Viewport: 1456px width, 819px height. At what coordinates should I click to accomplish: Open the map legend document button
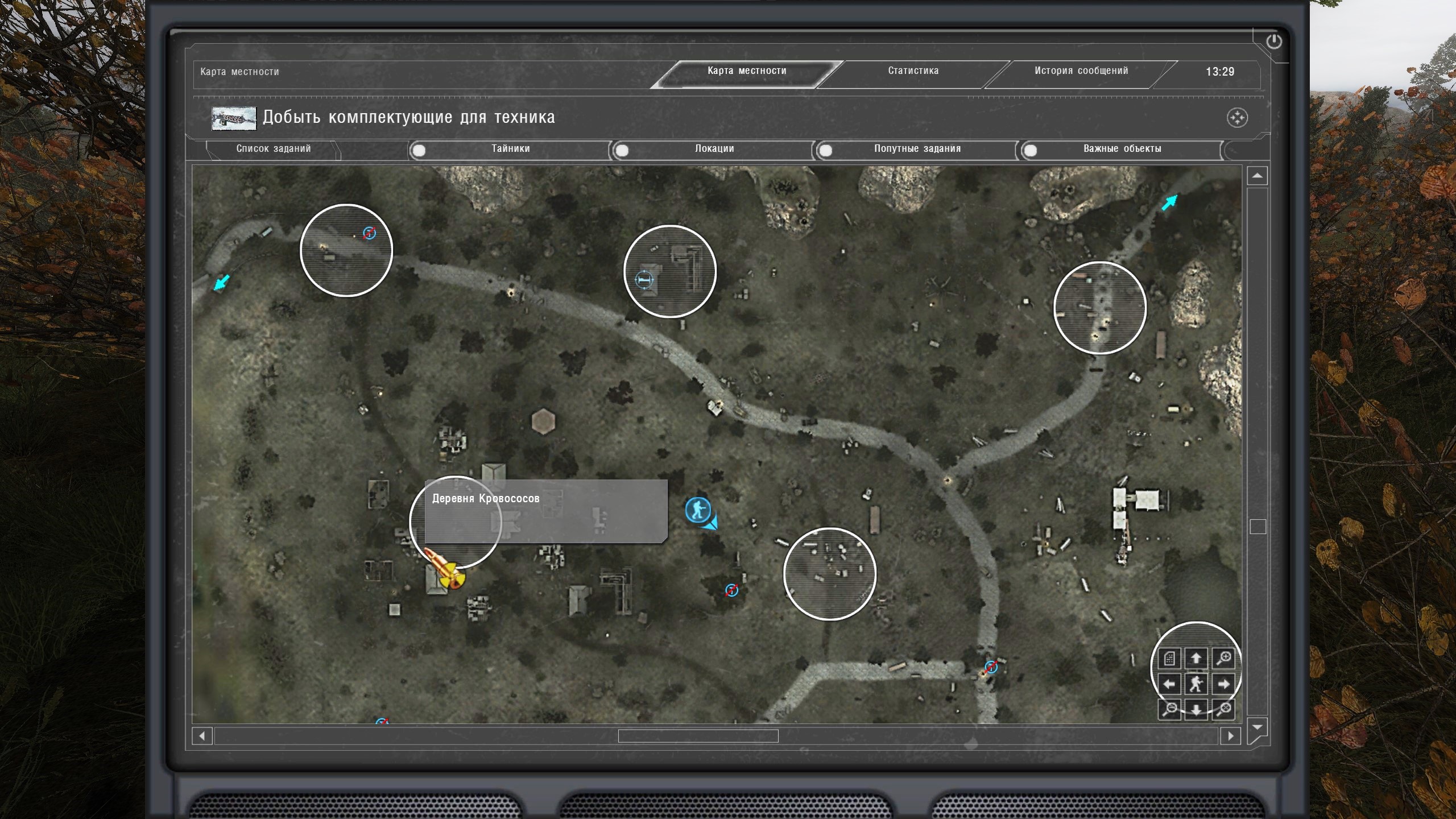[x=1169, y=659]
